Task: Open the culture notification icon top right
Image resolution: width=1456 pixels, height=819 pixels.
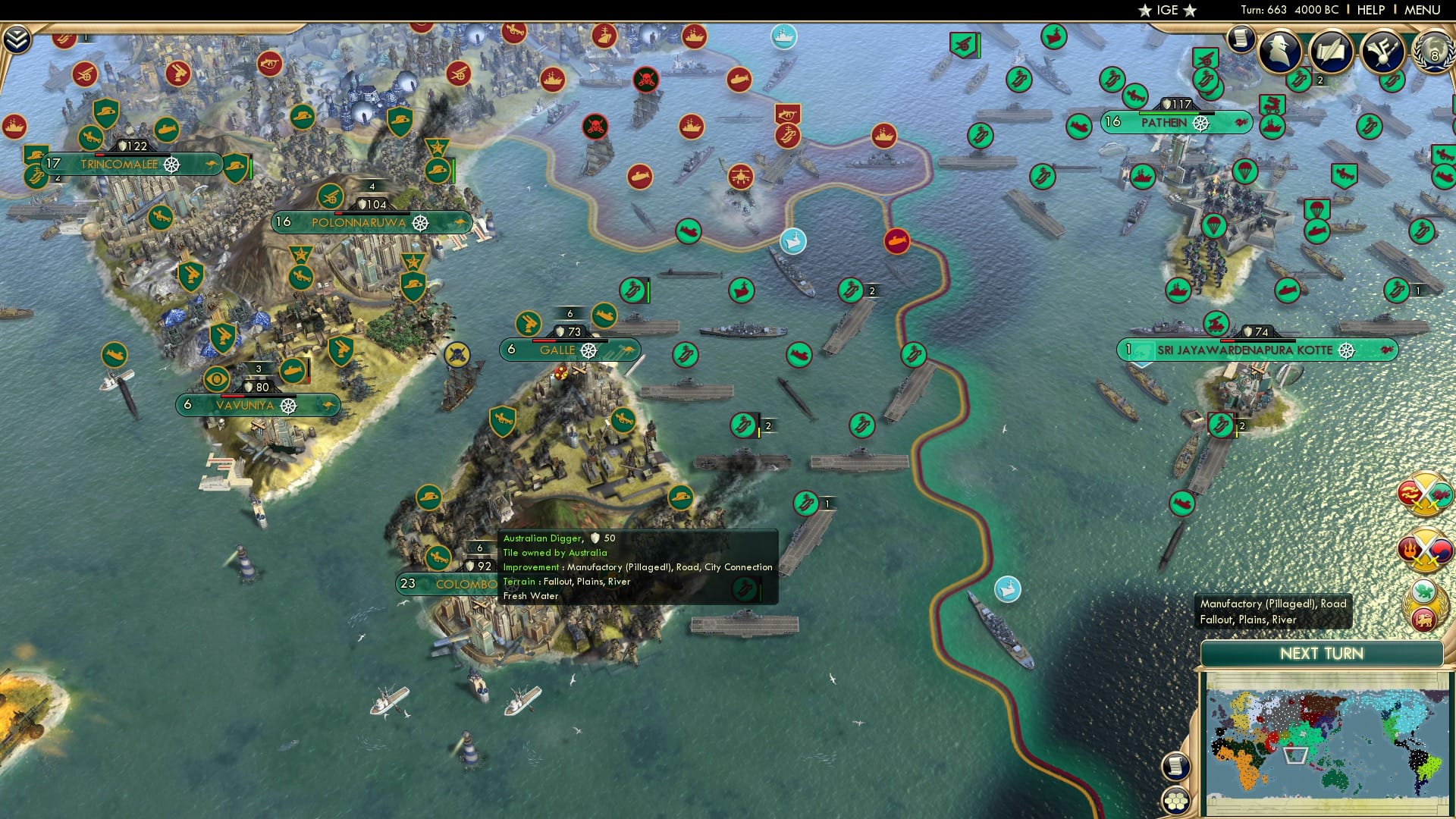Action: pos(1382,50)
